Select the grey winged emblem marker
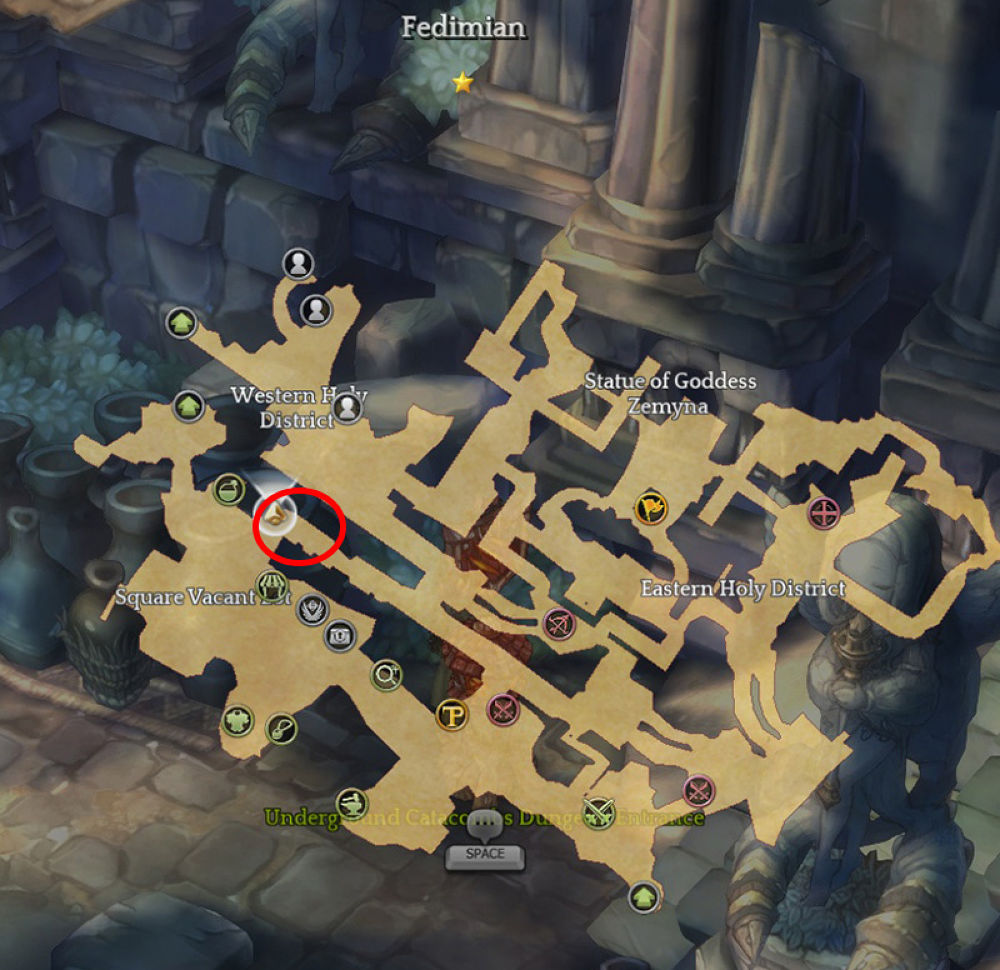The height and width of the screenshot is (970, 1000). [x=314, y=608]
